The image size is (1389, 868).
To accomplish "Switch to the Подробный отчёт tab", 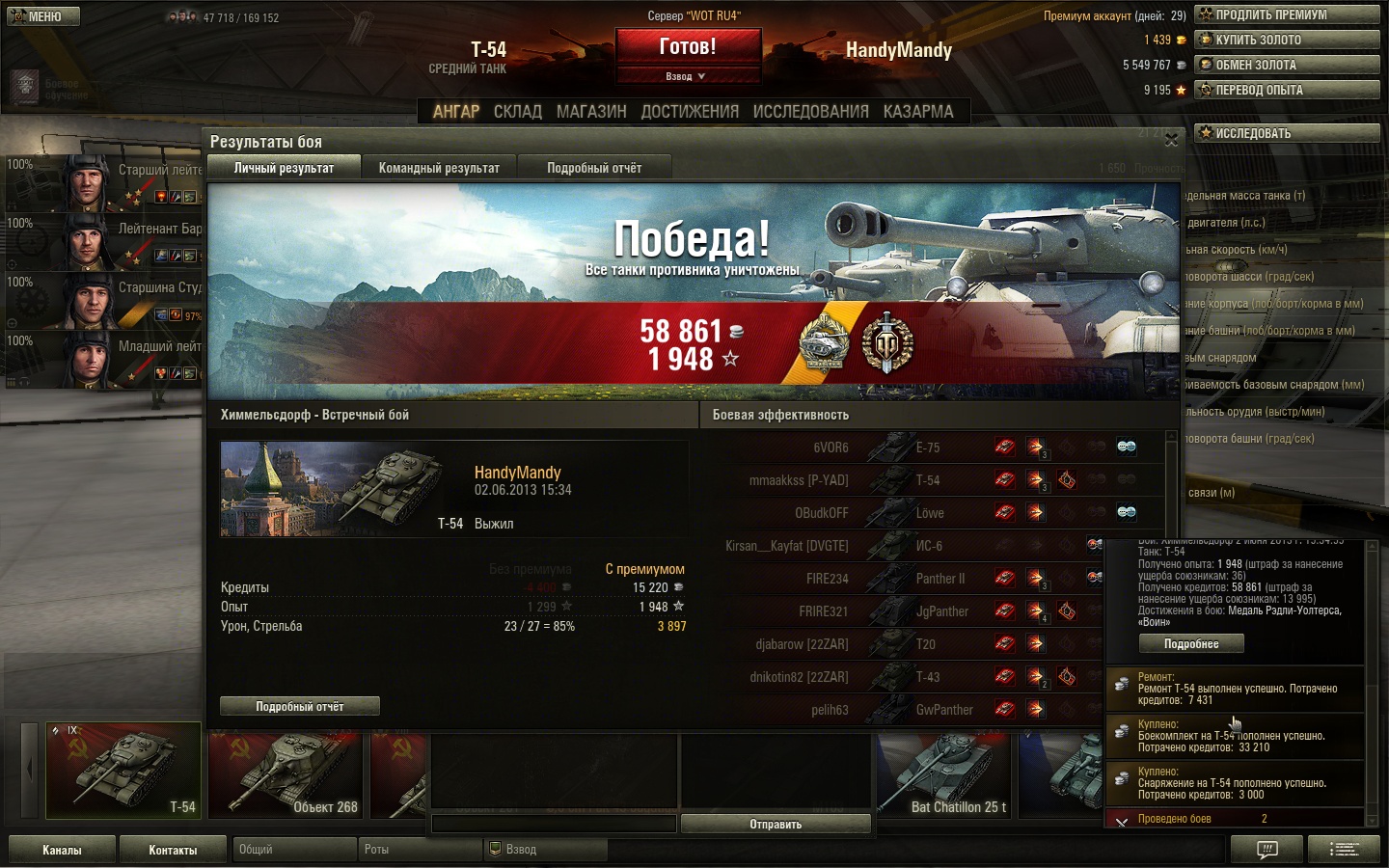I will [x=594, y=168].
